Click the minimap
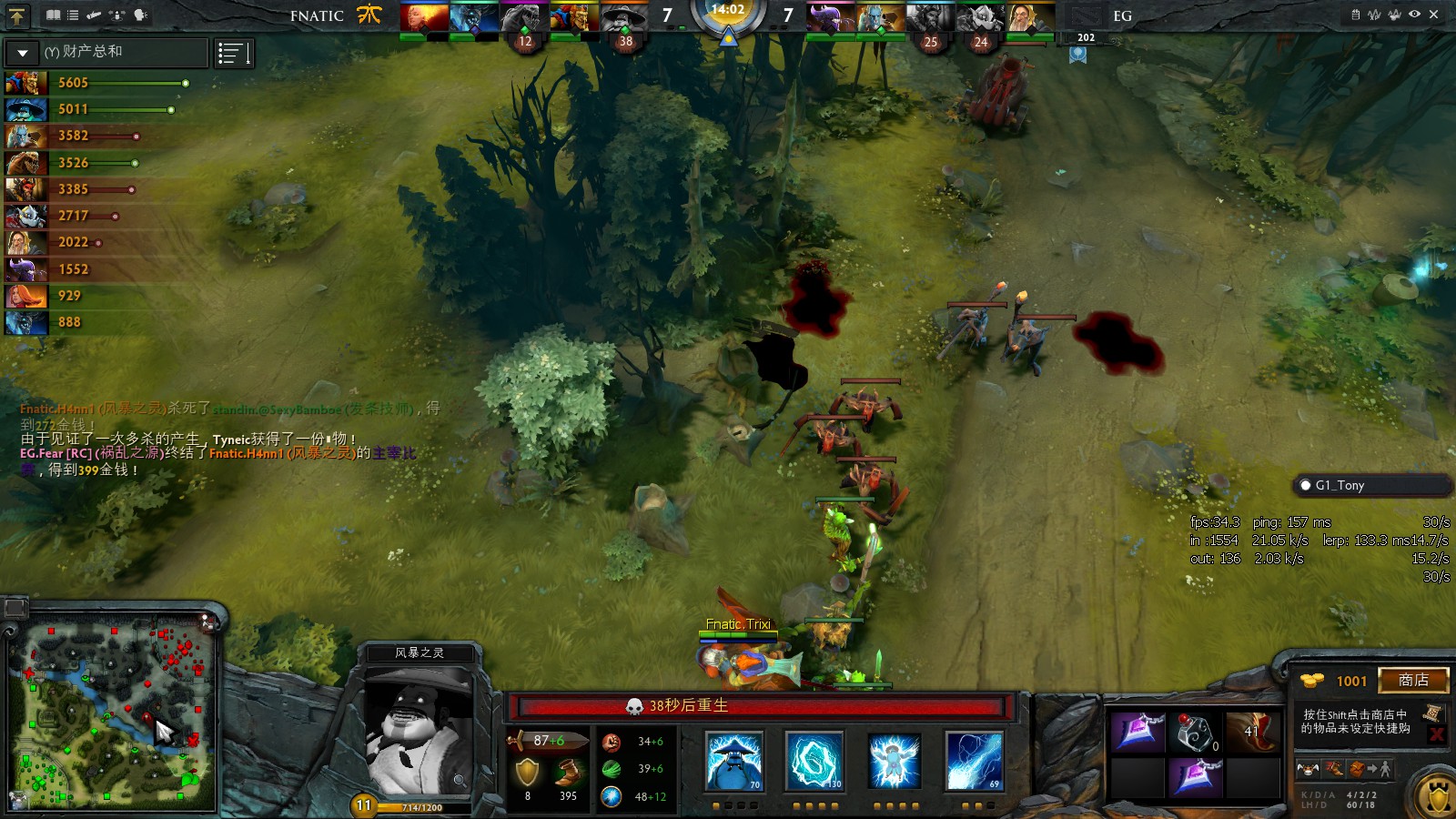The image size is (1456, 819). (x=114, y=715)
